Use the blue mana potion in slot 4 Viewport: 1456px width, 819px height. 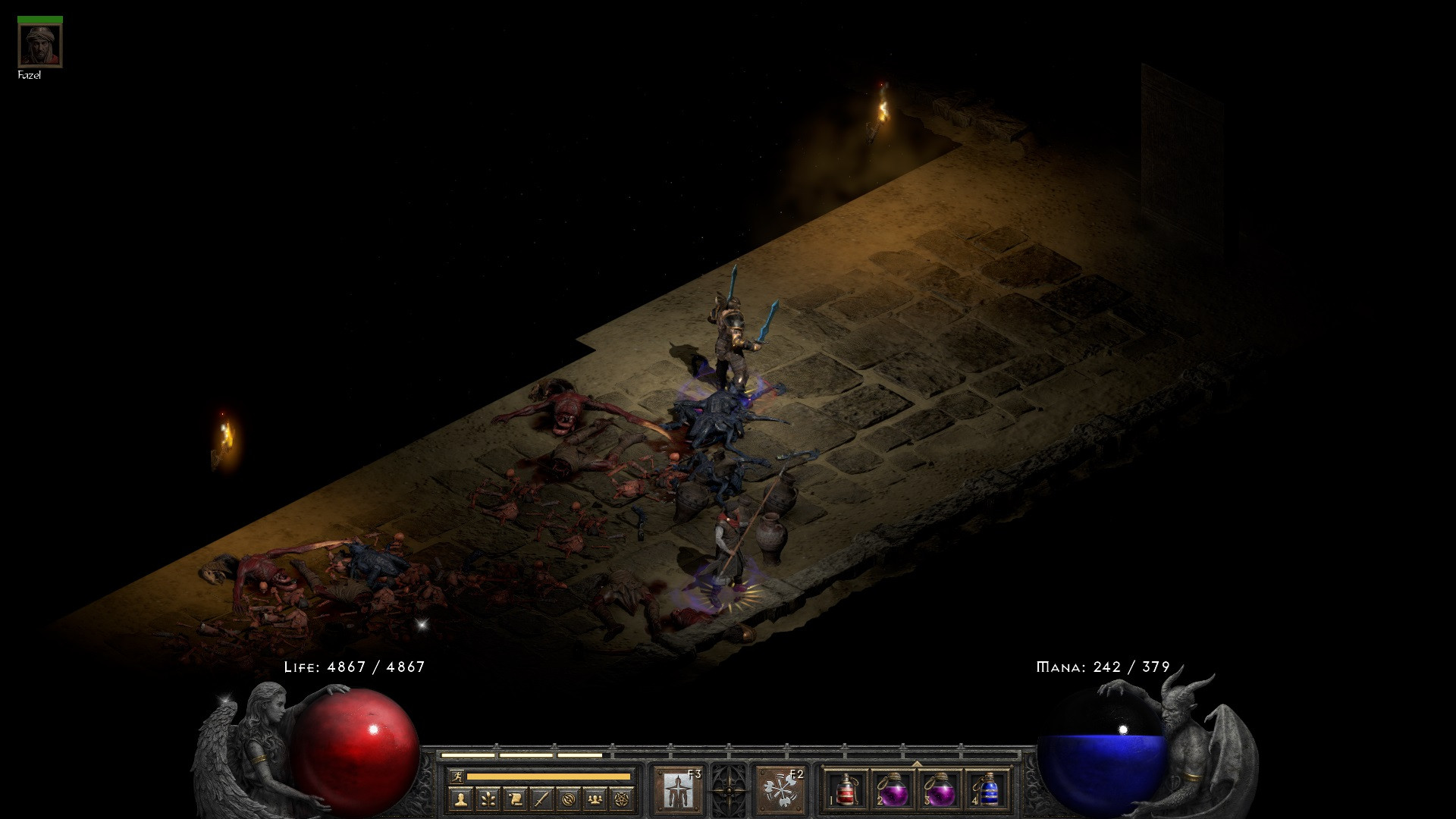(986, 790)
